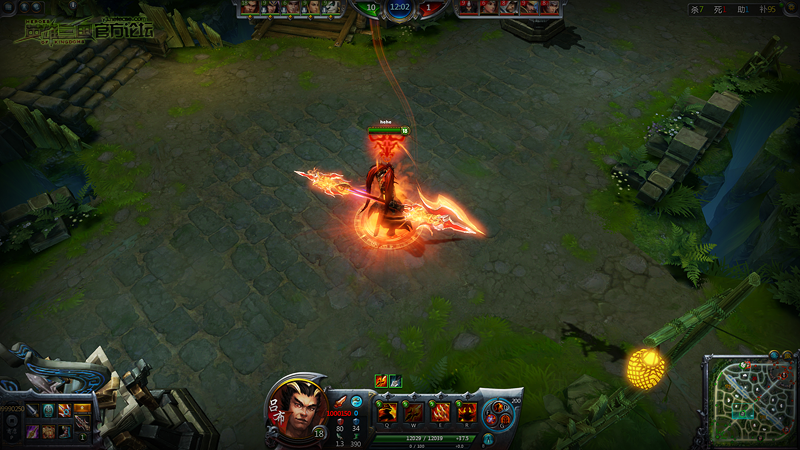Use the E claw slash ability
Viewport: 800px width, 450px height.
440,411
